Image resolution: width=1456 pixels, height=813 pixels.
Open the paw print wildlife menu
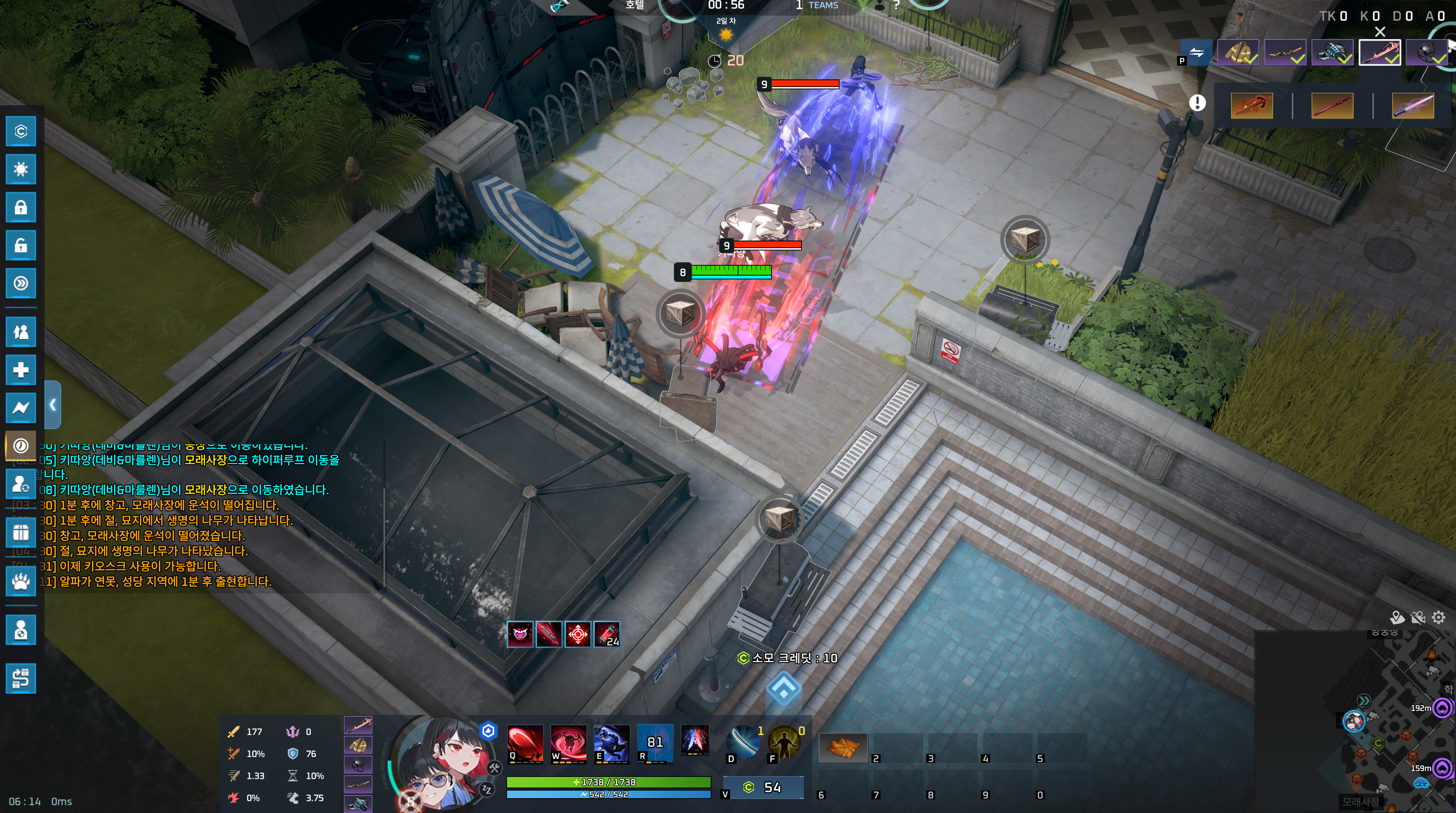(21, 581)
